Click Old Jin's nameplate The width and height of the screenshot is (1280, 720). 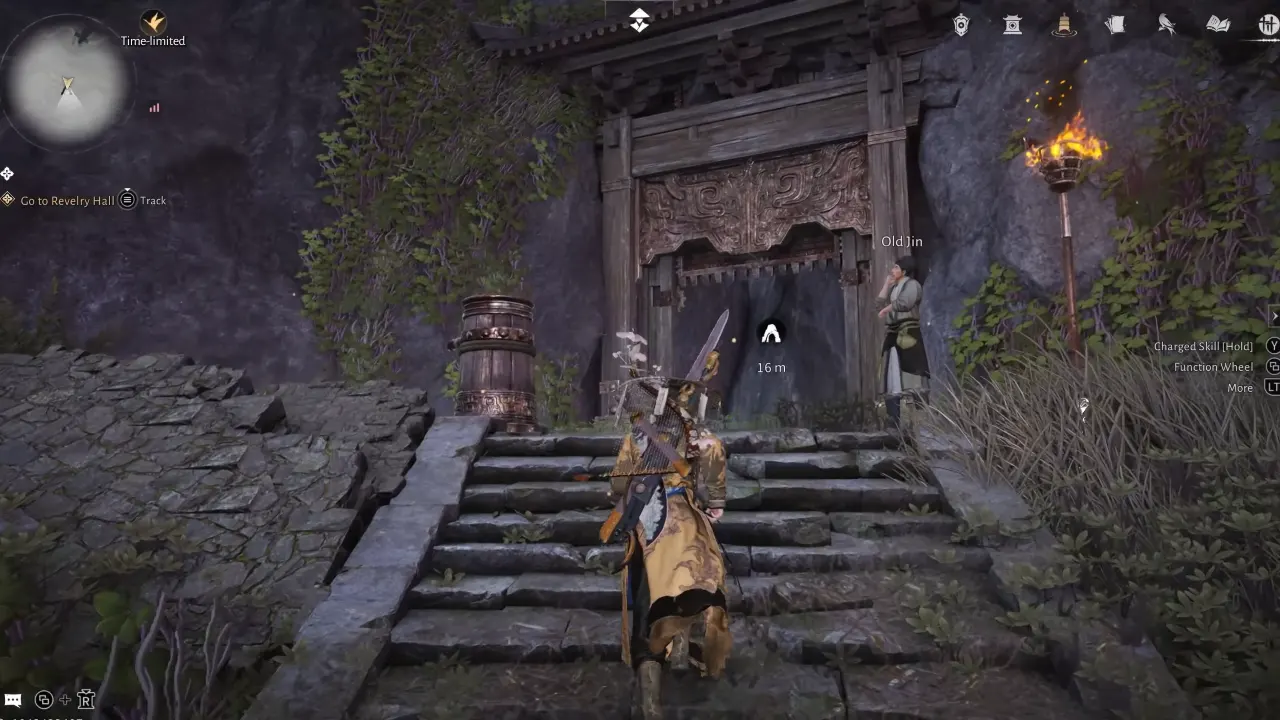(x=901, y=241)
